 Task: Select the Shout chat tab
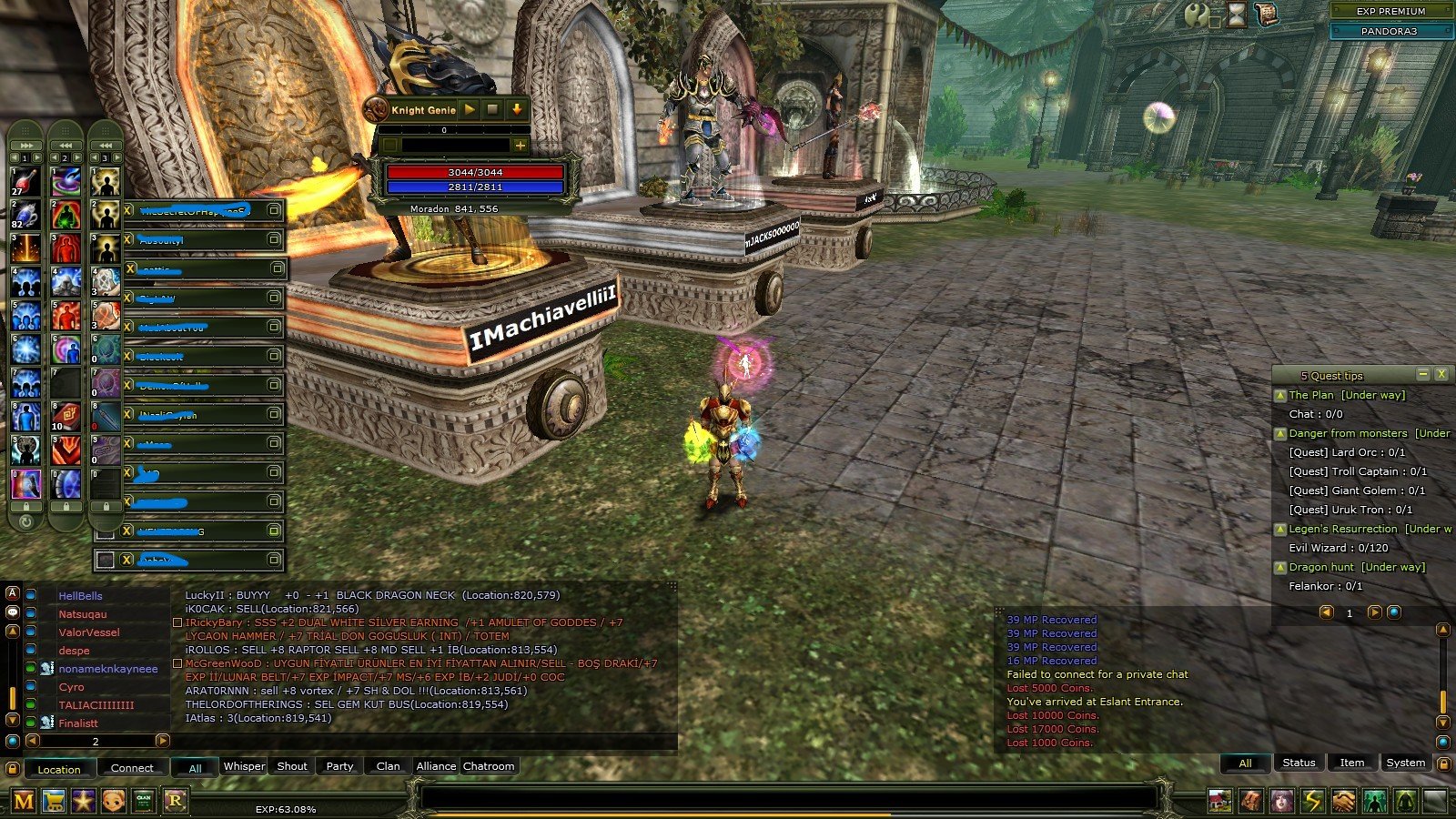point(292,766)
